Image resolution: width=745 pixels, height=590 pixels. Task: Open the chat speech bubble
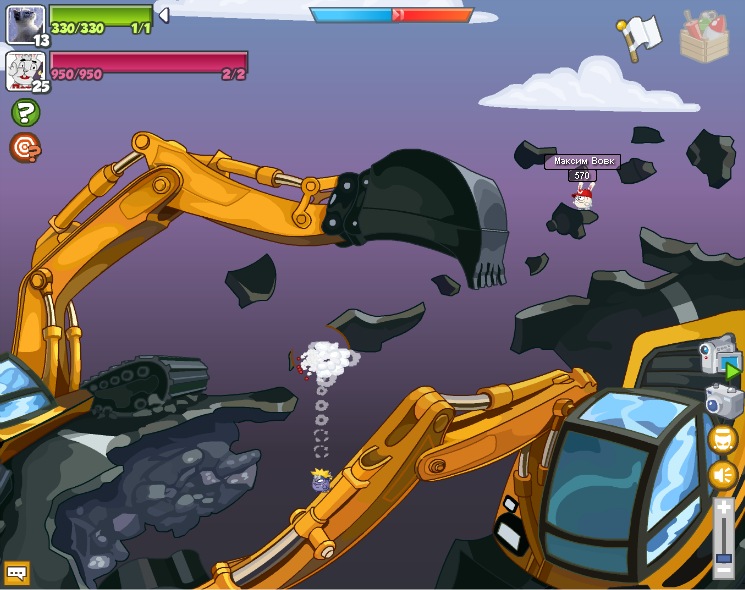coord(17,573)
